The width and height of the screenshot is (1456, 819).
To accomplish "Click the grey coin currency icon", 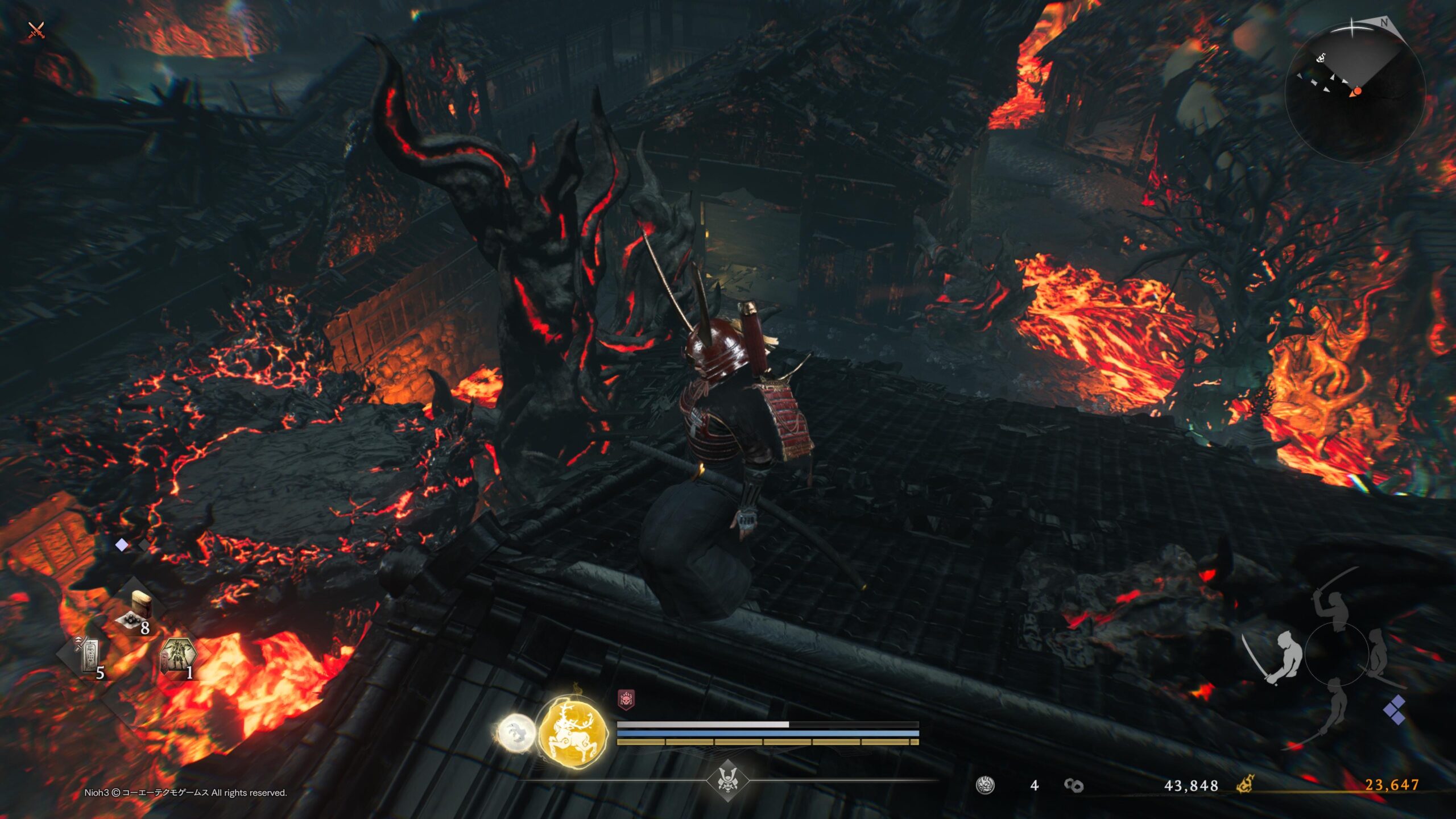I will (1074, 785).
